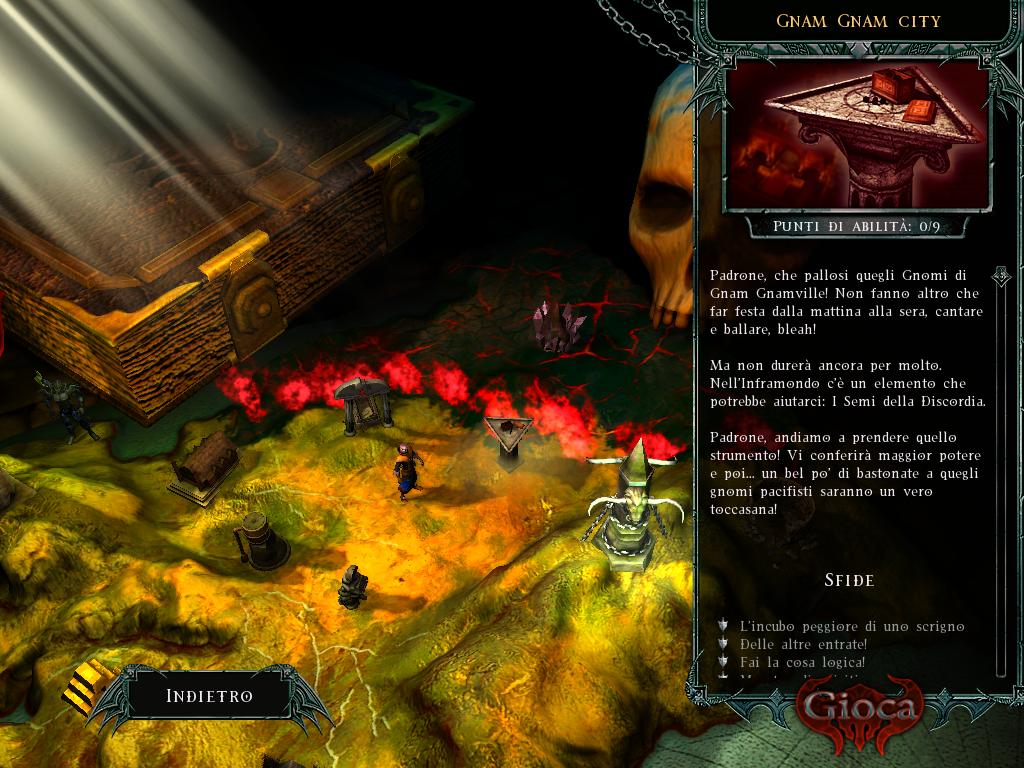This screenshot has height=768, width=1024.
Task: Select the challenge "Fai la cosa logica!"
Action: (802, 662)
